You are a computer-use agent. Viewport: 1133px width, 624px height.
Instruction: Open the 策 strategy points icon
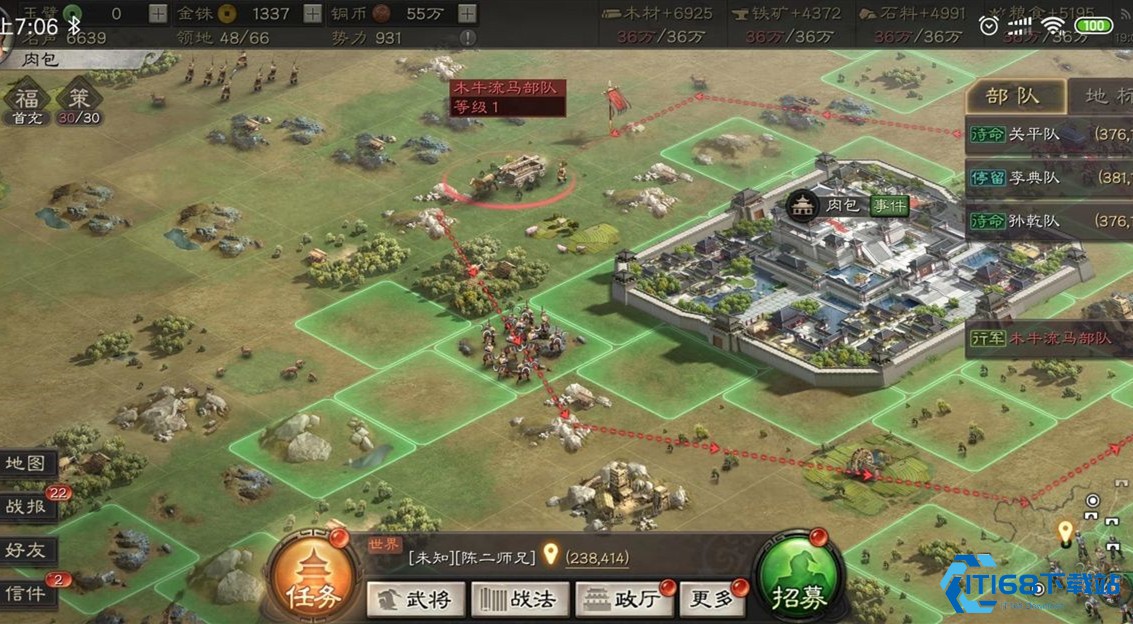pyautogui.click(x=79, y=102)
